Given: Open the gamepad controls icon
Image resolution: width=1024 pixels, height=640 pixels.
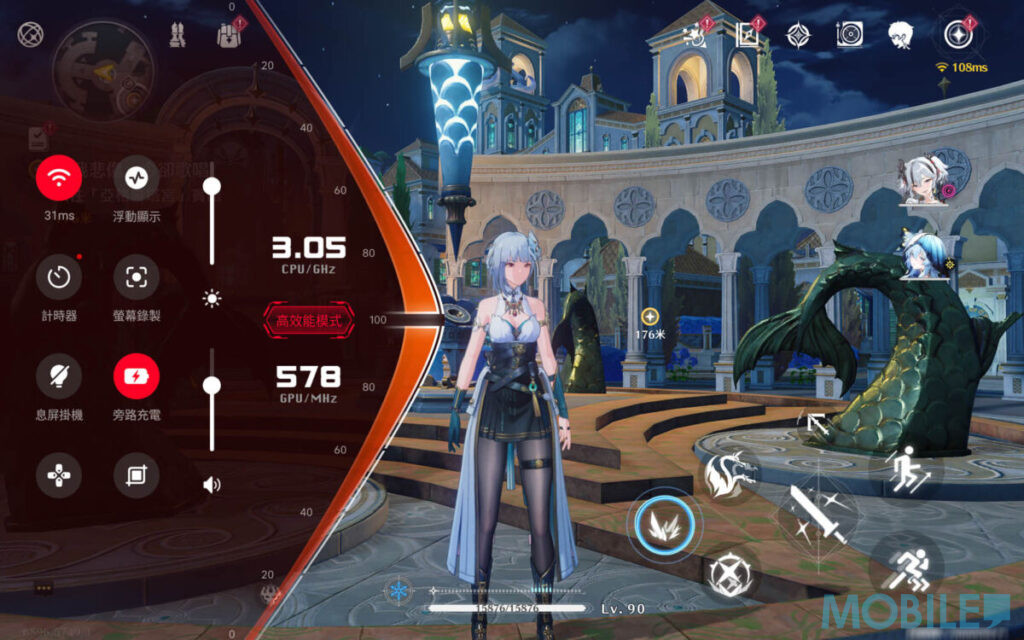Looking at the screenshot, I should [59, 475].
